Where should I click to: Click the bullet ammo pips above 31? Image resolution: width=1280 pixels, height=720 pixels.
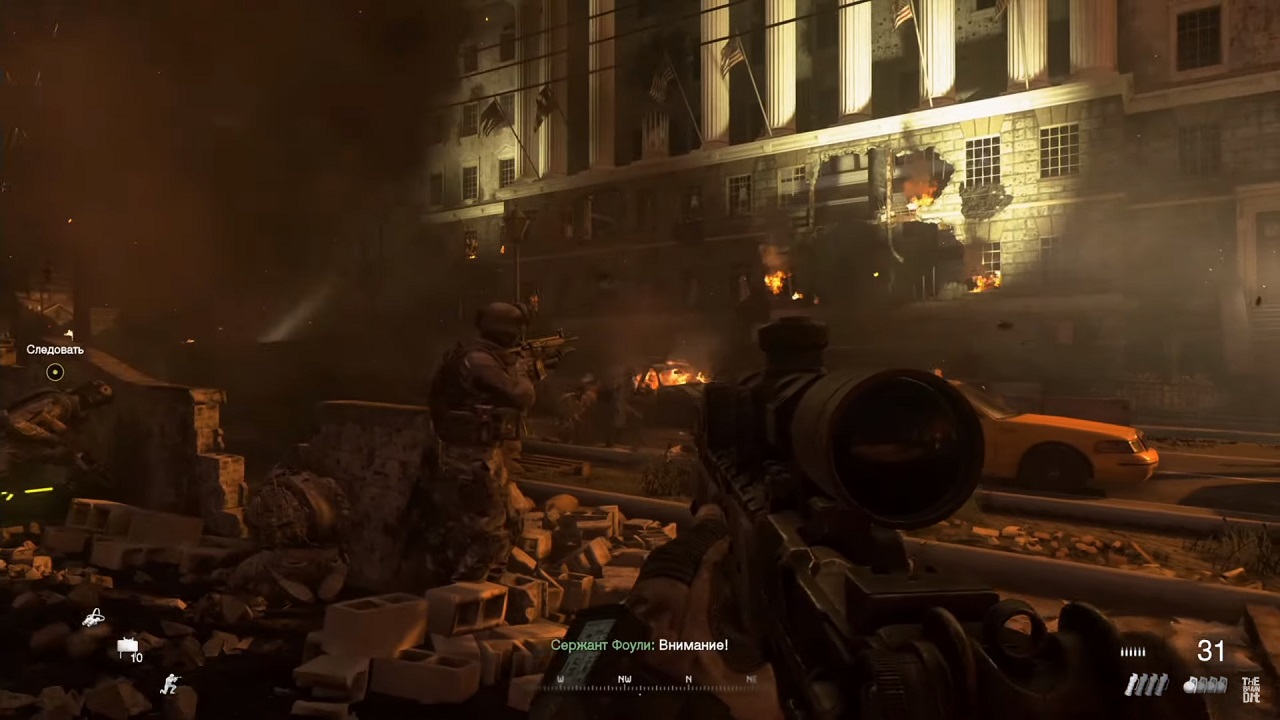[1133, 651]
